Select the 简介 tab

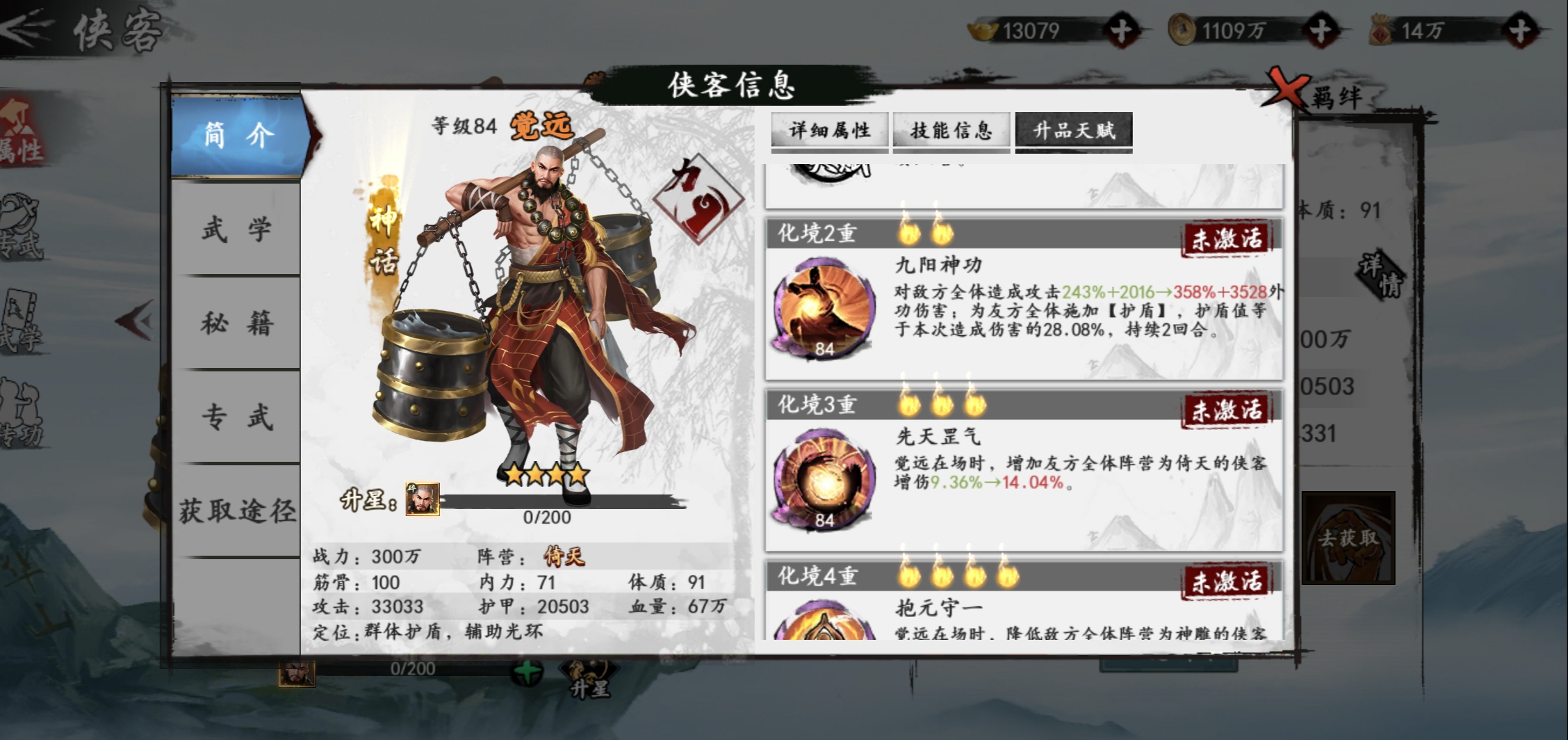[236, 135]
